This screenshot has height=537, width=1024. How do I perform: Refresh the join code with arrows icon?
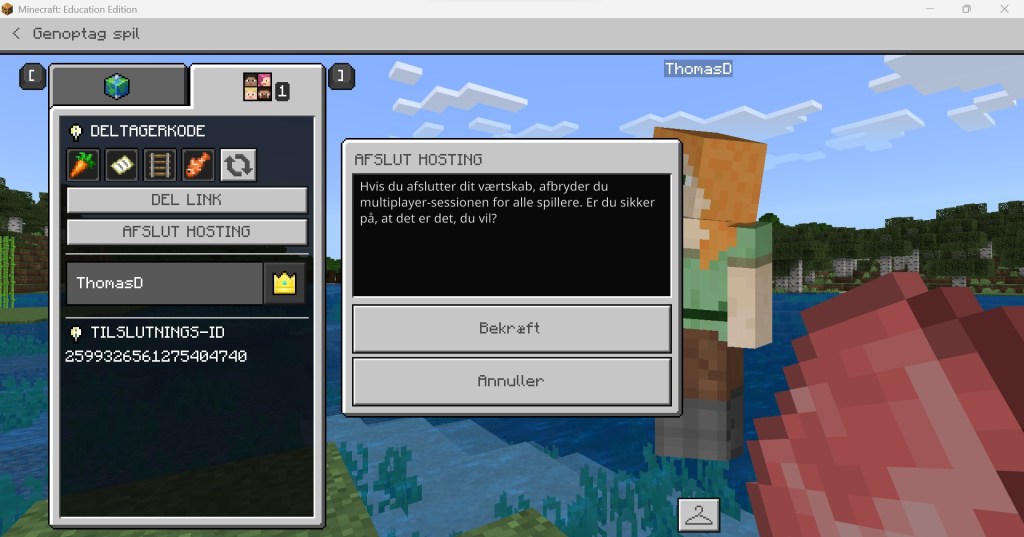(x=239, y=165)
